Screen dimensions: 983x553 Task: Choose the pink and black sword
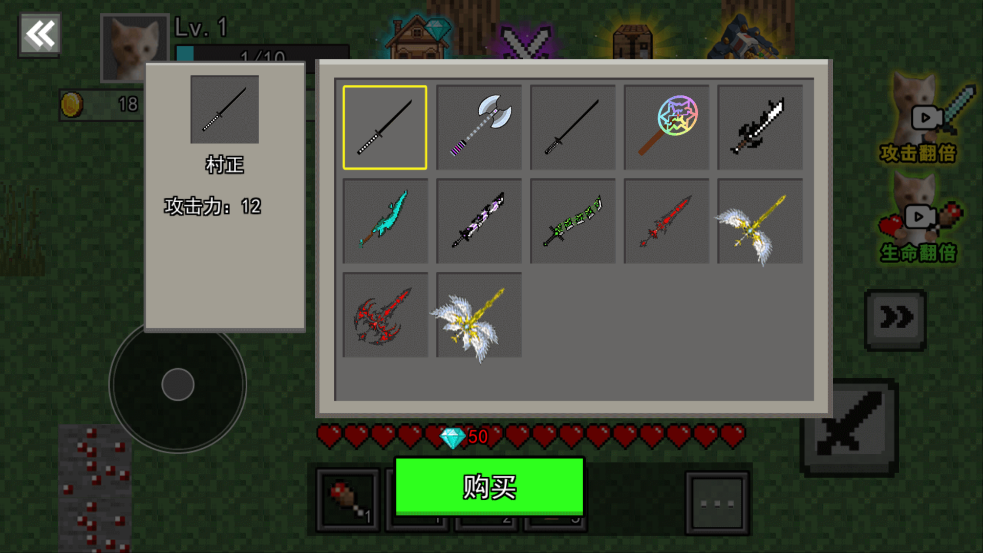tap(479, 221)
